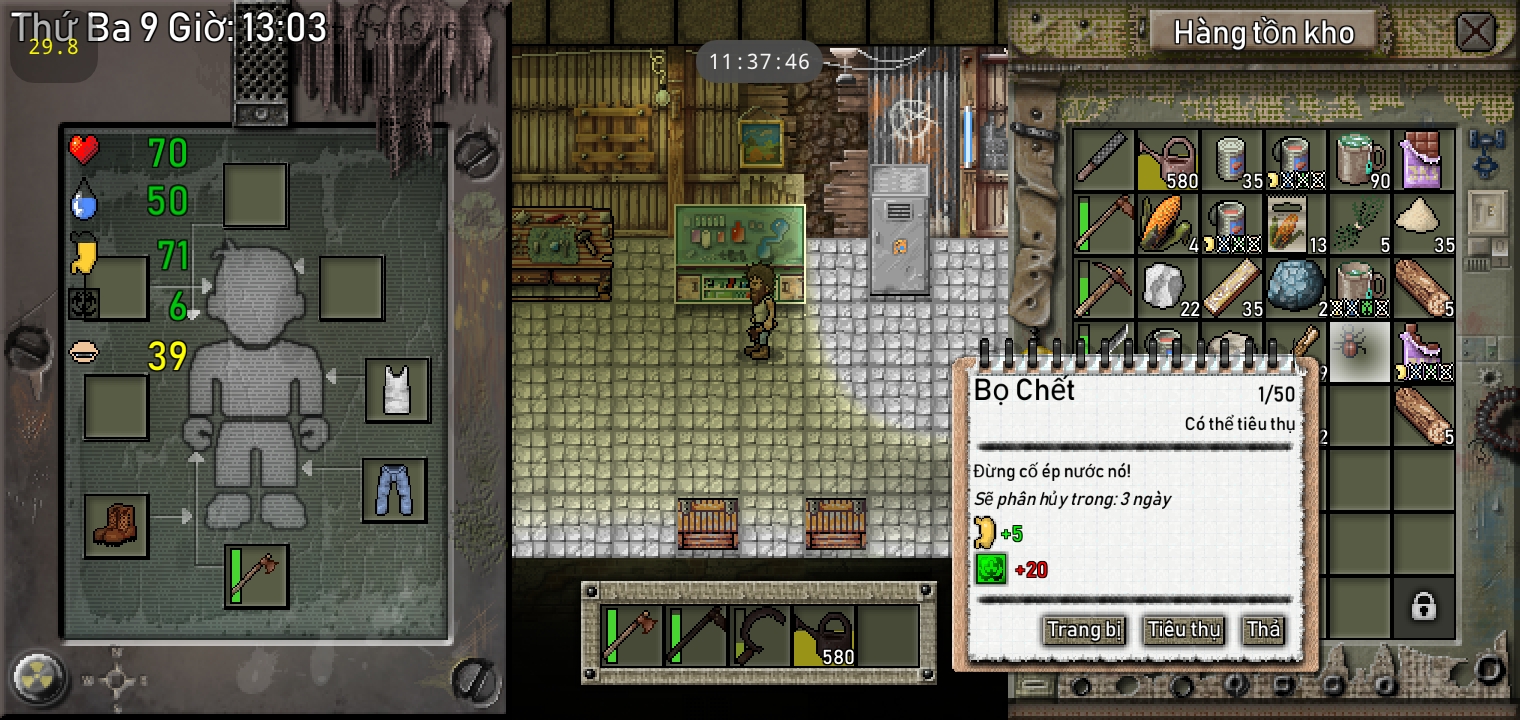Select the dead bug inventory slot
This screenshot has width=1520, height=720.
tap(1359, 351)
